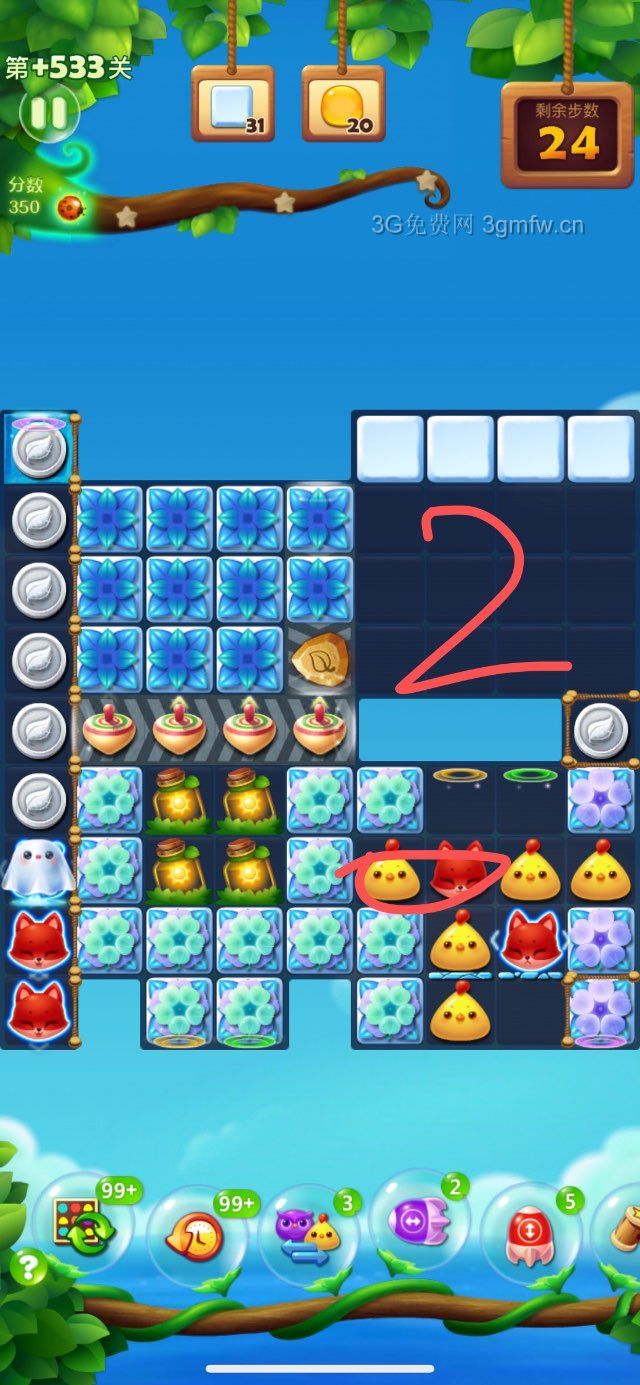Open the question mark help button
Image resolution: width=640 pixels, height=1385 pixels.
coord(28,1268)
